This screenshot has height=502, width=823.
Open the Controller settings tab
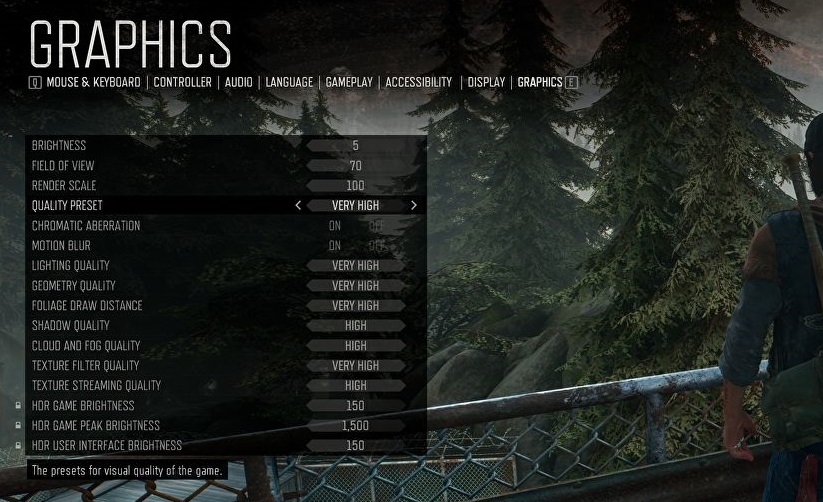coord(182,82)
